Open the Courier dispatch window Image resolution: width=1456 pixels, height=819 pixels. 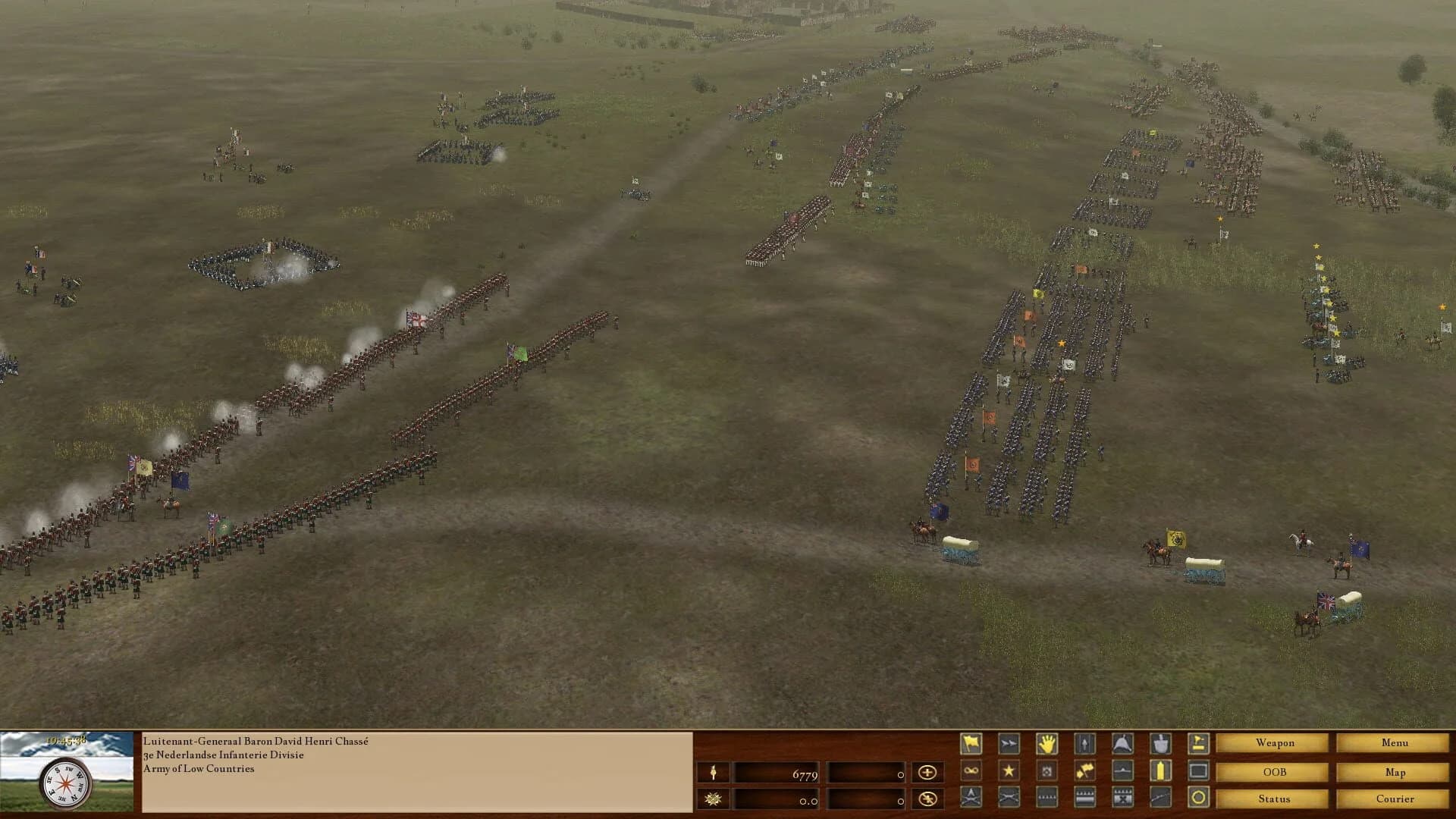tap(1394, 799)
